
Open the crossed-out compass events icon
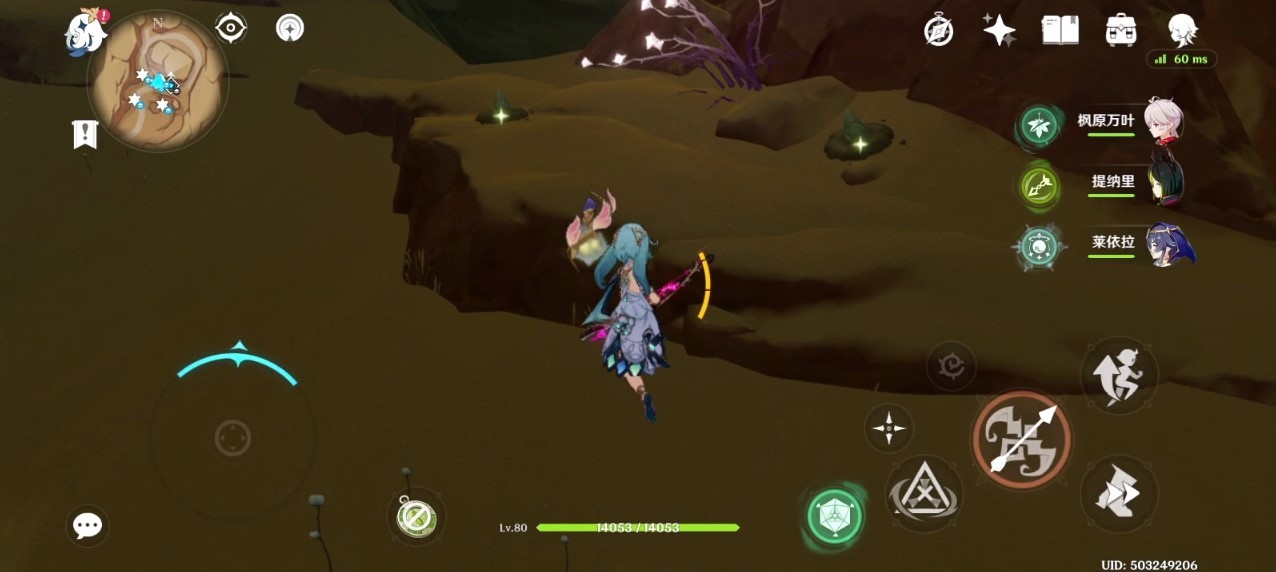point(938,30)
